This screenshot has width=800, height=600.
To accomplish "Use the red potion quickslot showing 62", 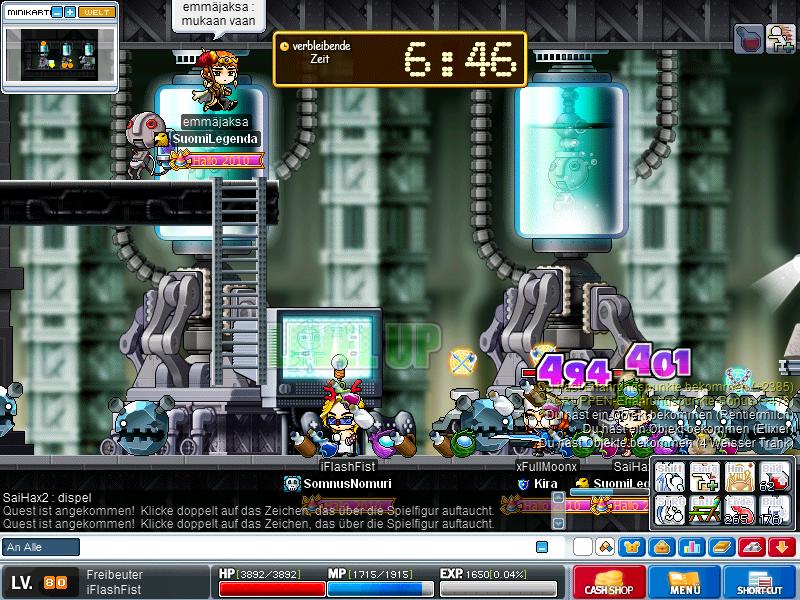I will click(x=775, y=477).
